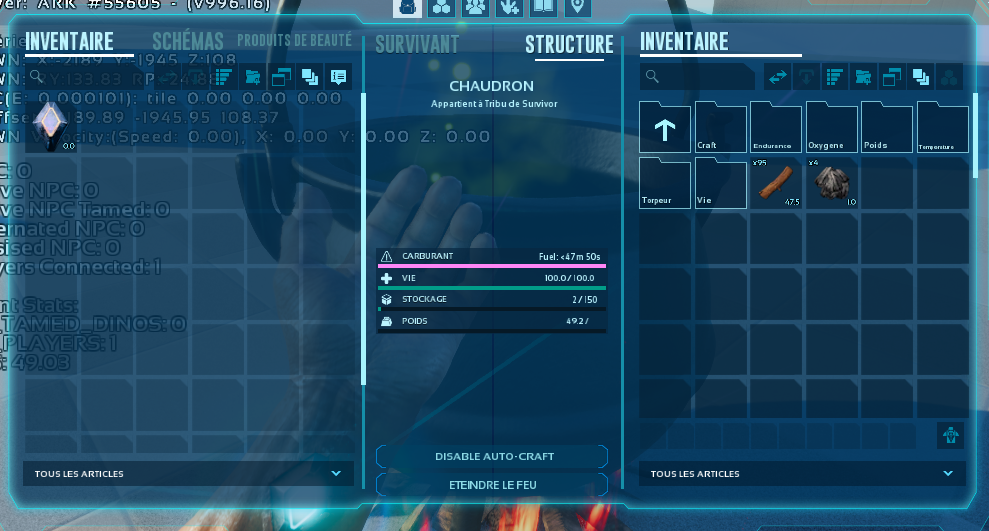Image resolution: width=989 pixels, height=531 pixels.
Task: Open the map pin tab icon
Action: [x=575, y=8]
